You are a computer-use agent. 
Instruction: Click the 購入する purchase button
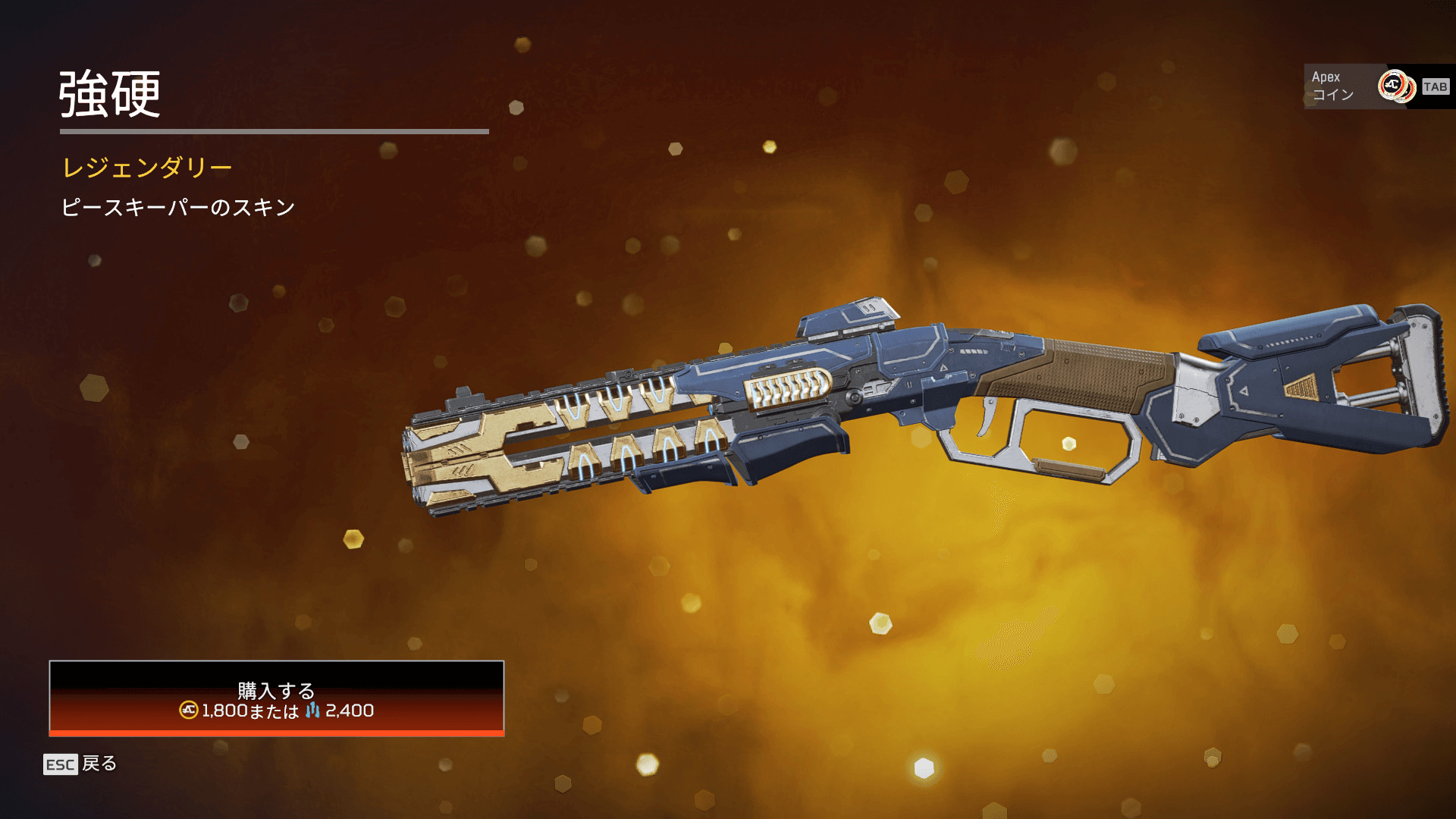(x=276, y=698)
